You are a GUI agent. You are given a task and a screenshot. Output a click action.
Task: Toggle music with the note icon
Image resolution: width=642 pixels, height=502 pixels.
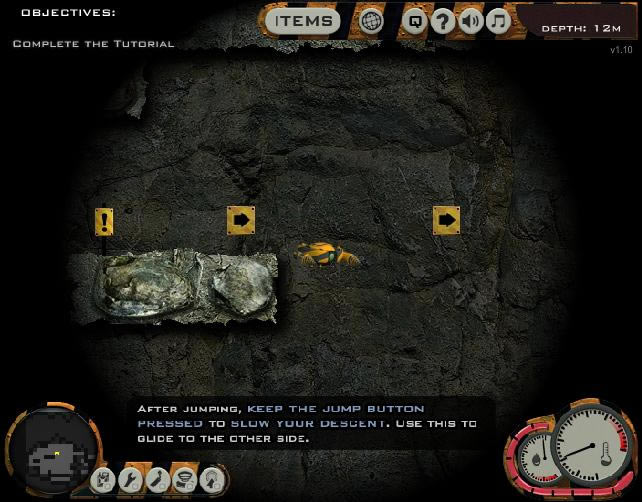tap(498, 21)
